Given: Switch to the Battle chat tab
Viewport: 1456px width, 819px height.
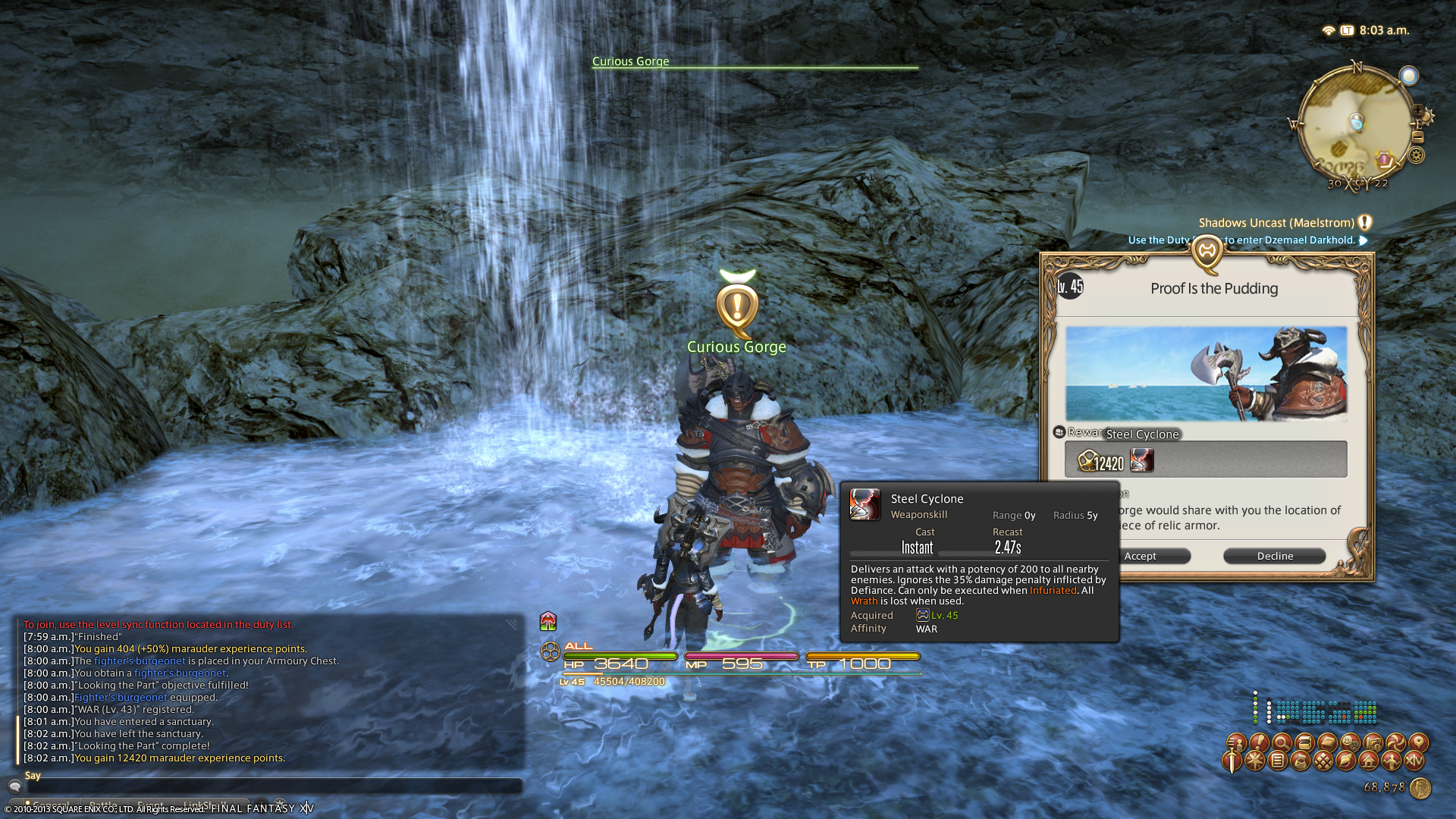Looking at the screenshot, I should coord(103,805).
